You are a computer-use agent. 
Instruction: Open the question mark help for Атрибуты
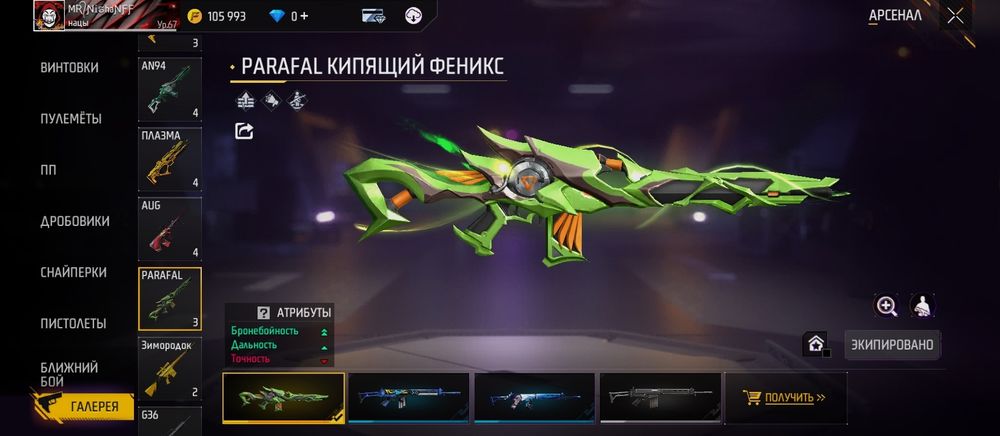[x=264, y=312]
